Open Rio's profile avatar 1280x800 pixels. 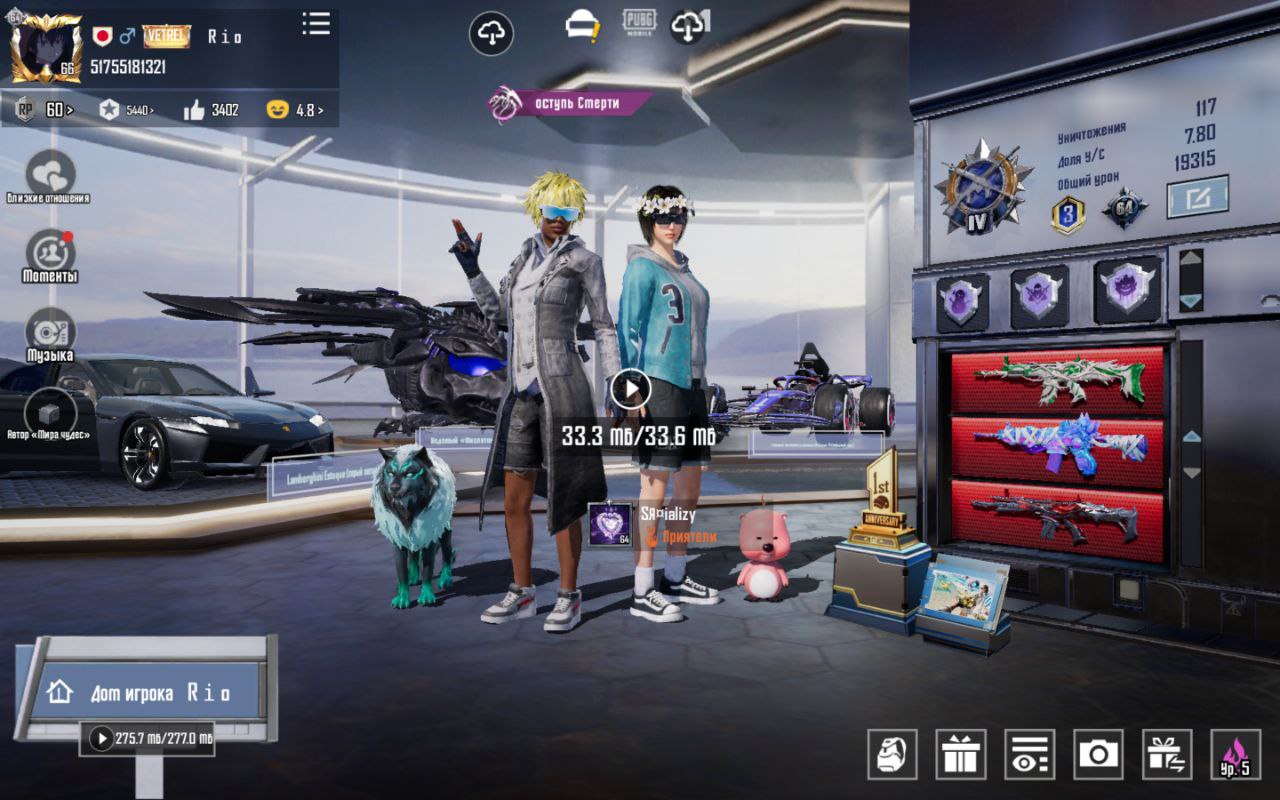(x=46, y=48)
